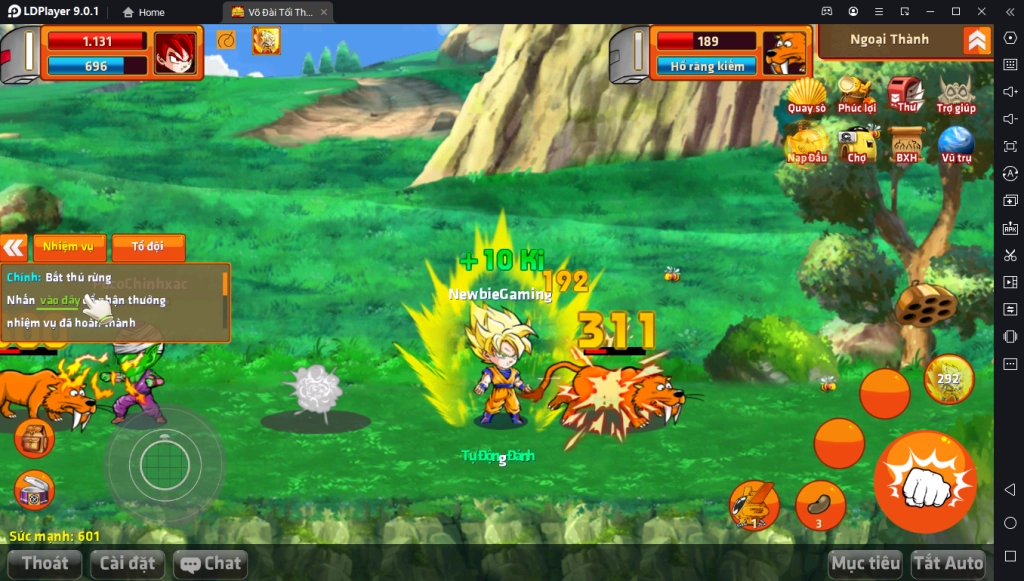The height and width of the screenshot is (581, 1024).
Task: Open the Chat window
Action: pos(210,564)
